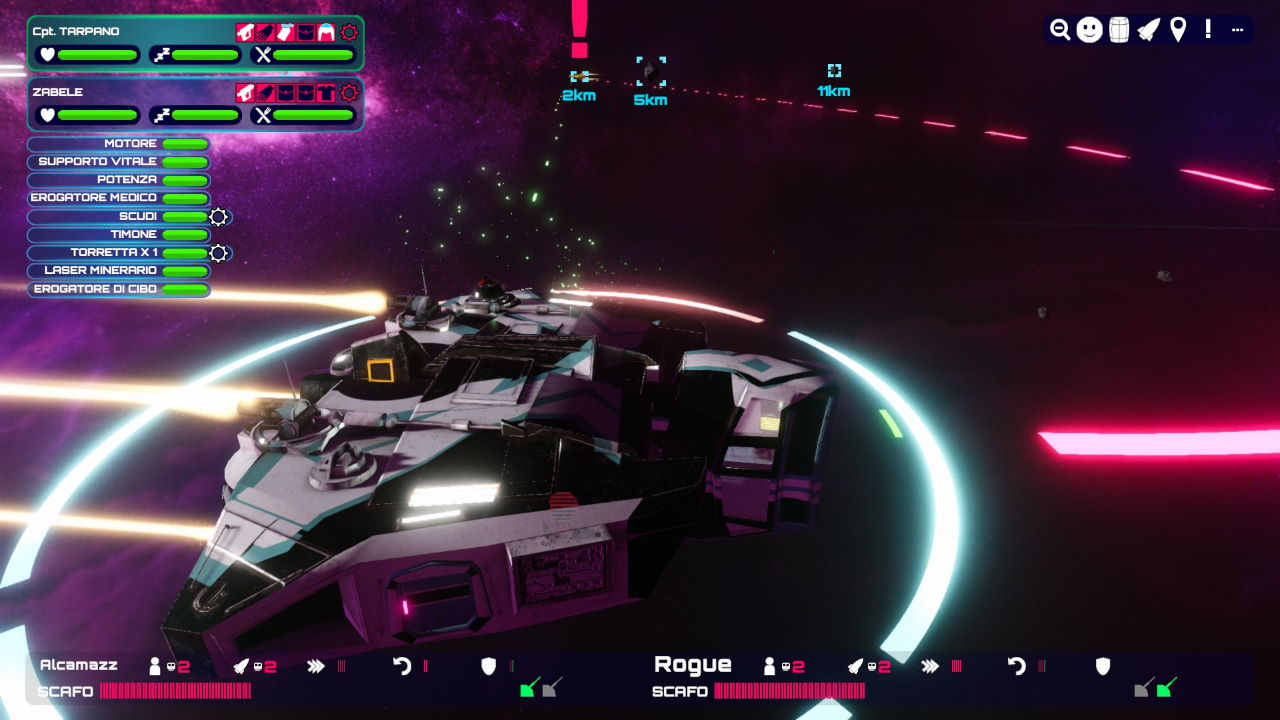Open Zabele's gear settings
Screen dimensions: 1280x720
point(349,93)
